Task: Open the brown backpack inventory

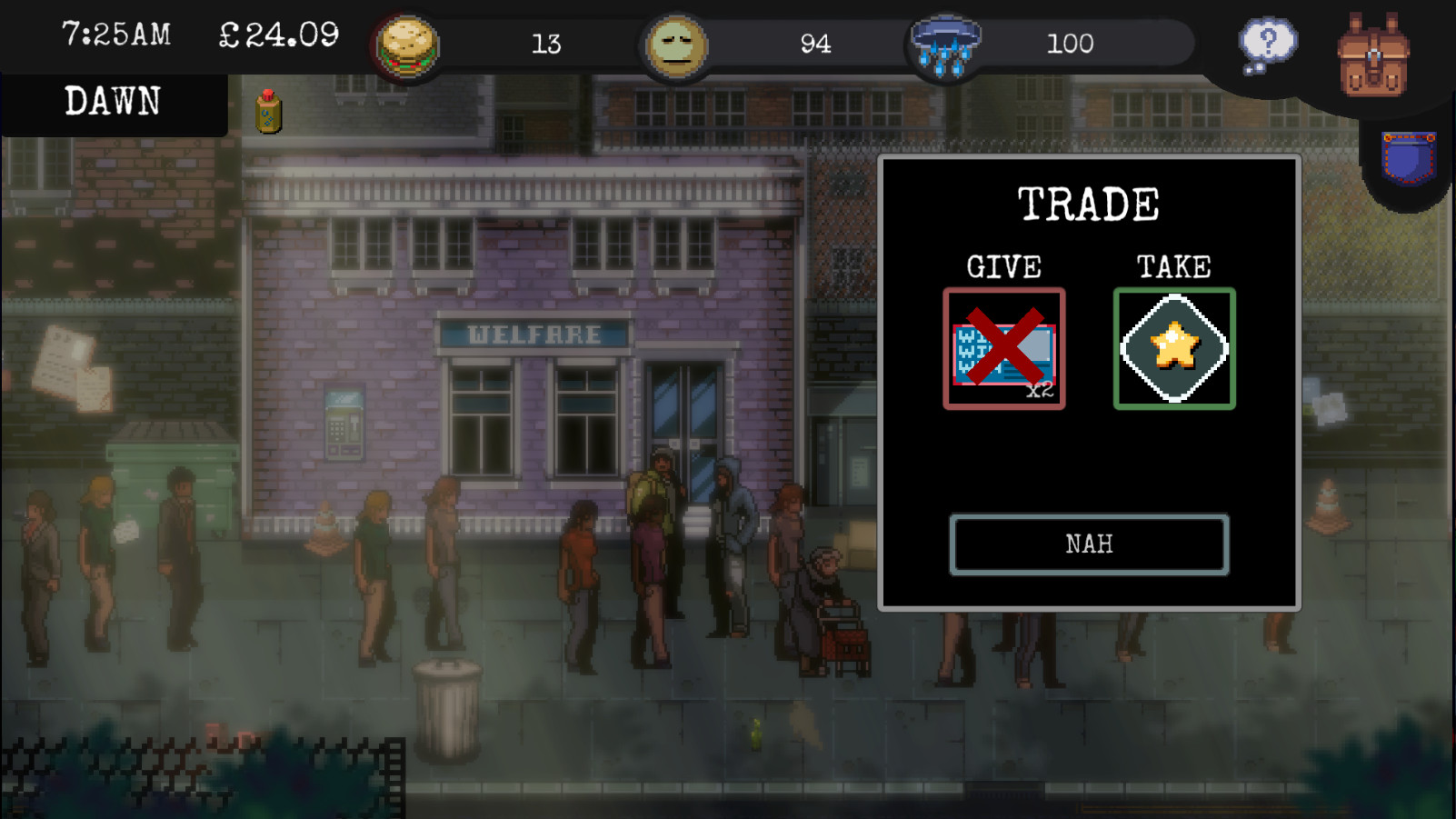Action: click(x=1373, y=55)
